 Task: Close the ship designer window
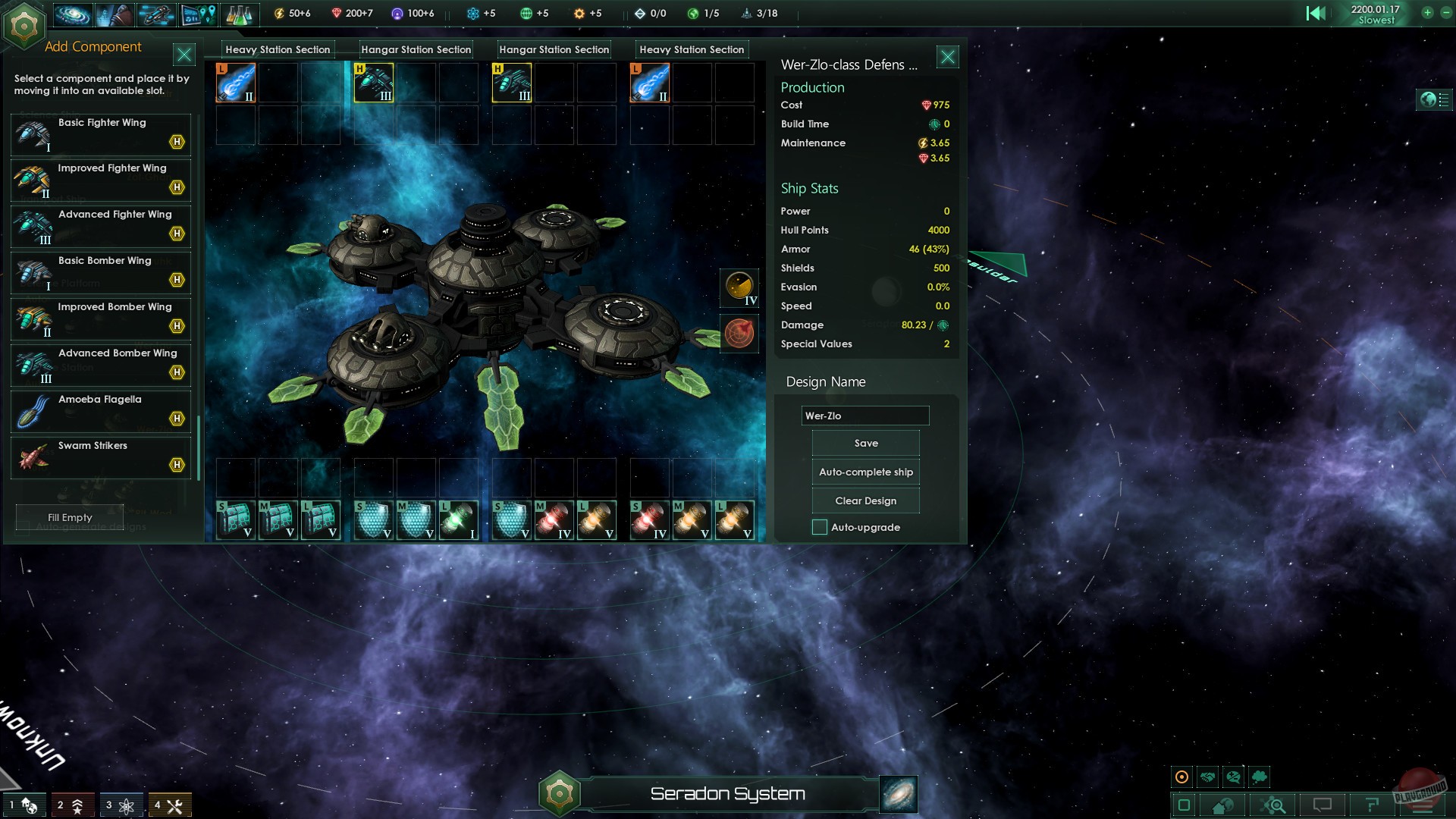[x=947, y=57]
